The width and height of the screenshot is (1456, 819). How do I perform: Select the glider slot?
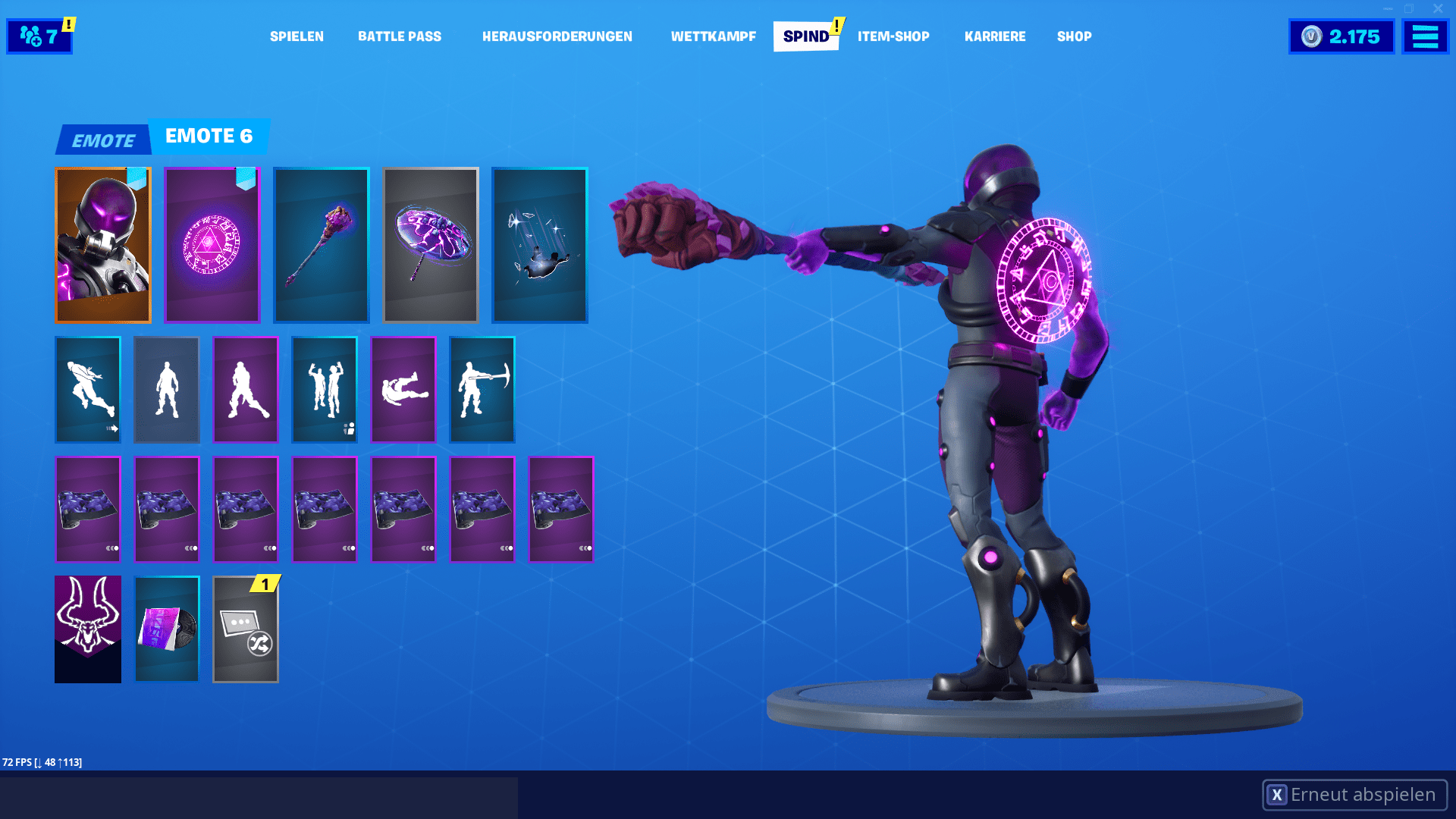(430, 244)
